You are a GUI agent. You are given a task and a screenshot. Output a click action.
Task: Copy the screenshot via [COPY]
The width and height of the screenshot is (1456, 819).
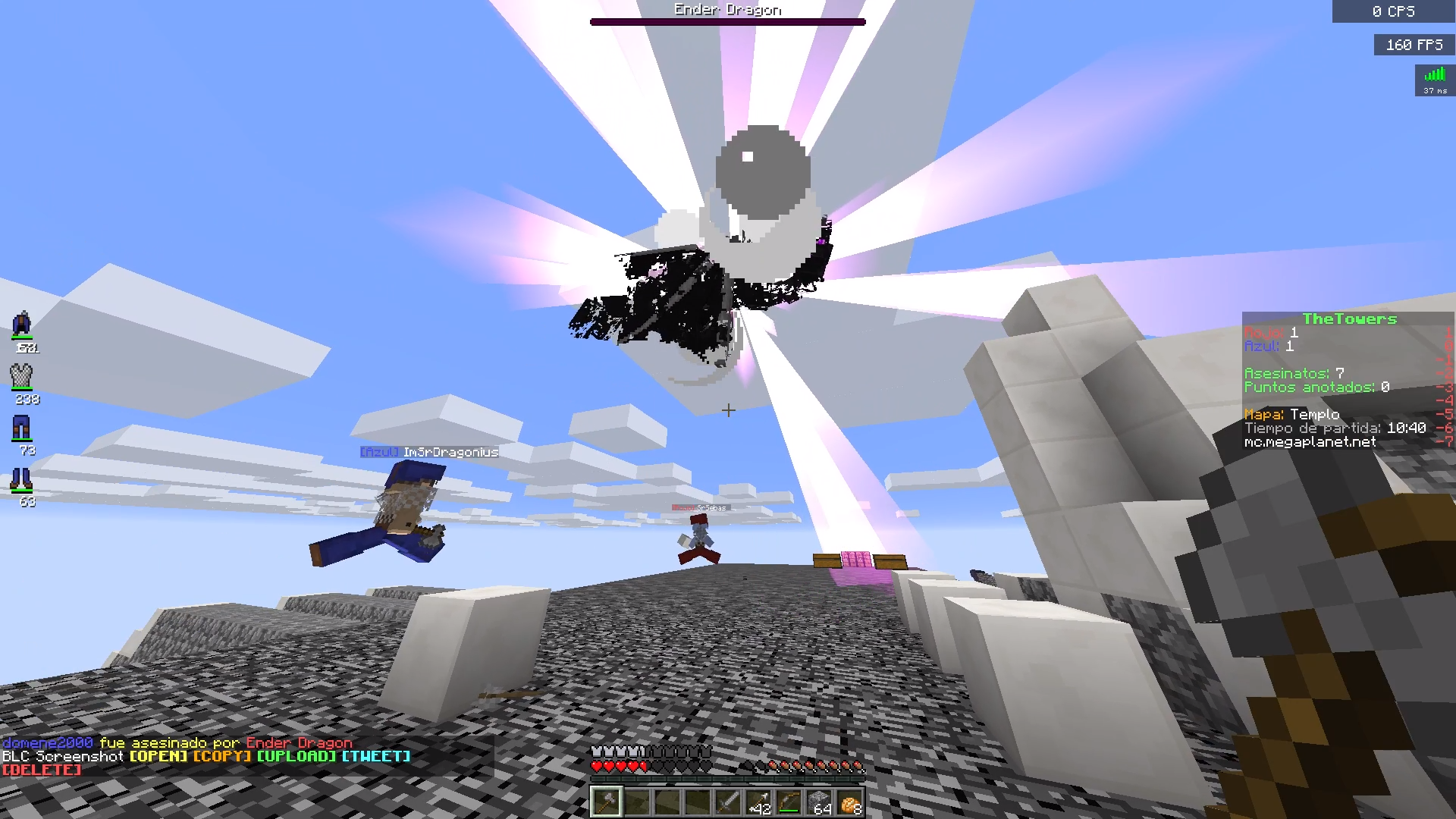221,756
